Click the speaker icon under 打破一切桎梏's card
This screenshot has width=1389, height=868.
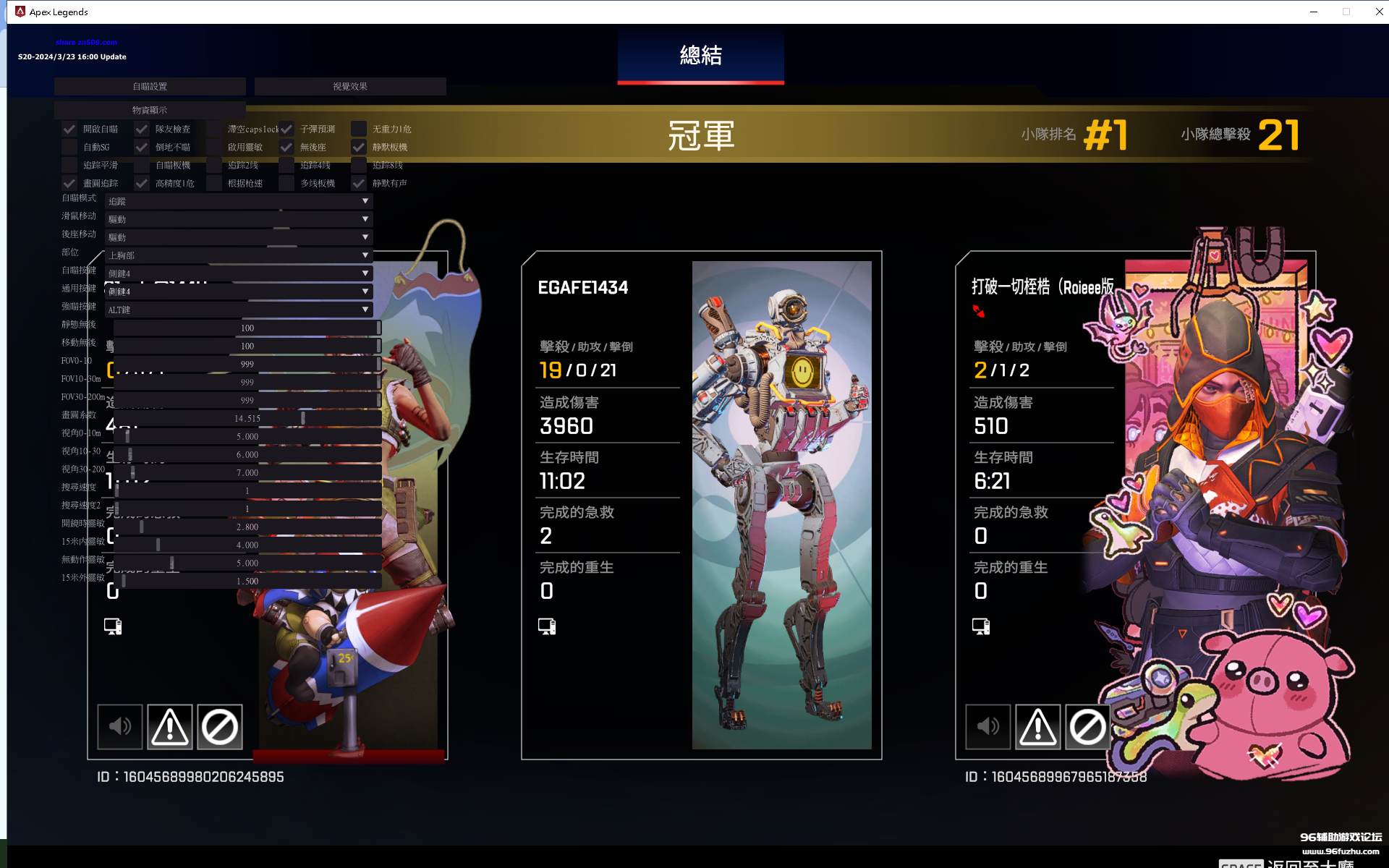987,727
